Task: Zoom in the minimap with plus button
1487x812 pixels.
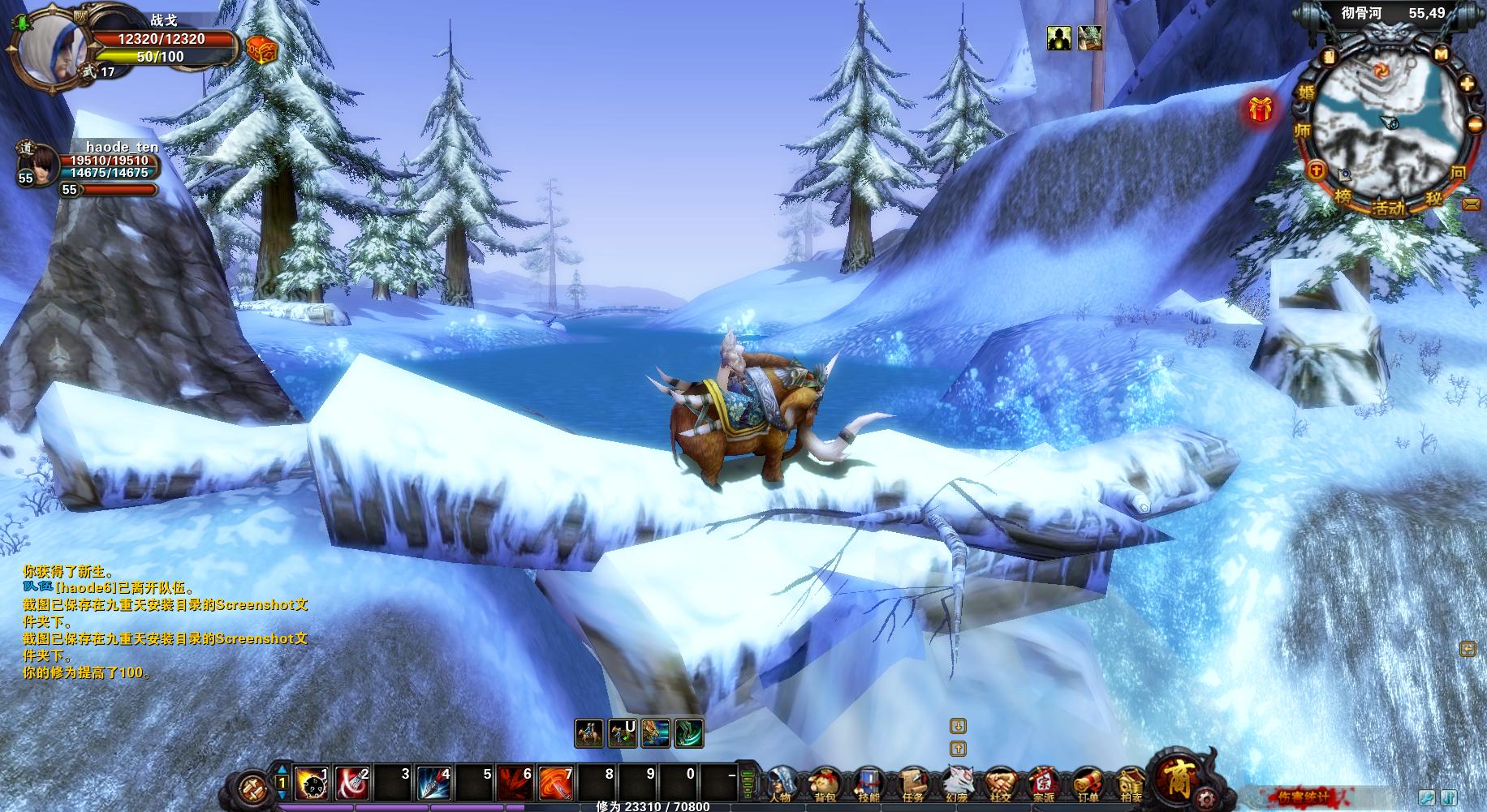Action: [x=1468, y=84]
